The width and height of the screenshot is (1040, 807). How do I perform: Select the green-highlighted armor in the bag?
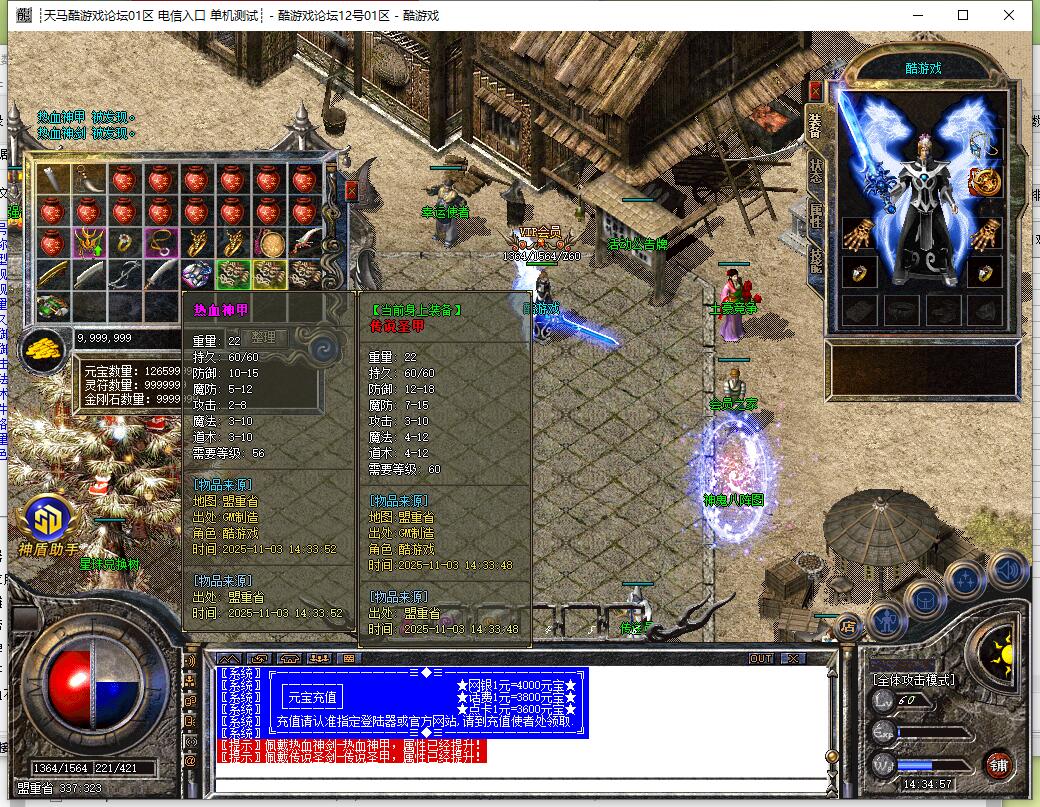[x=233, y=274]
